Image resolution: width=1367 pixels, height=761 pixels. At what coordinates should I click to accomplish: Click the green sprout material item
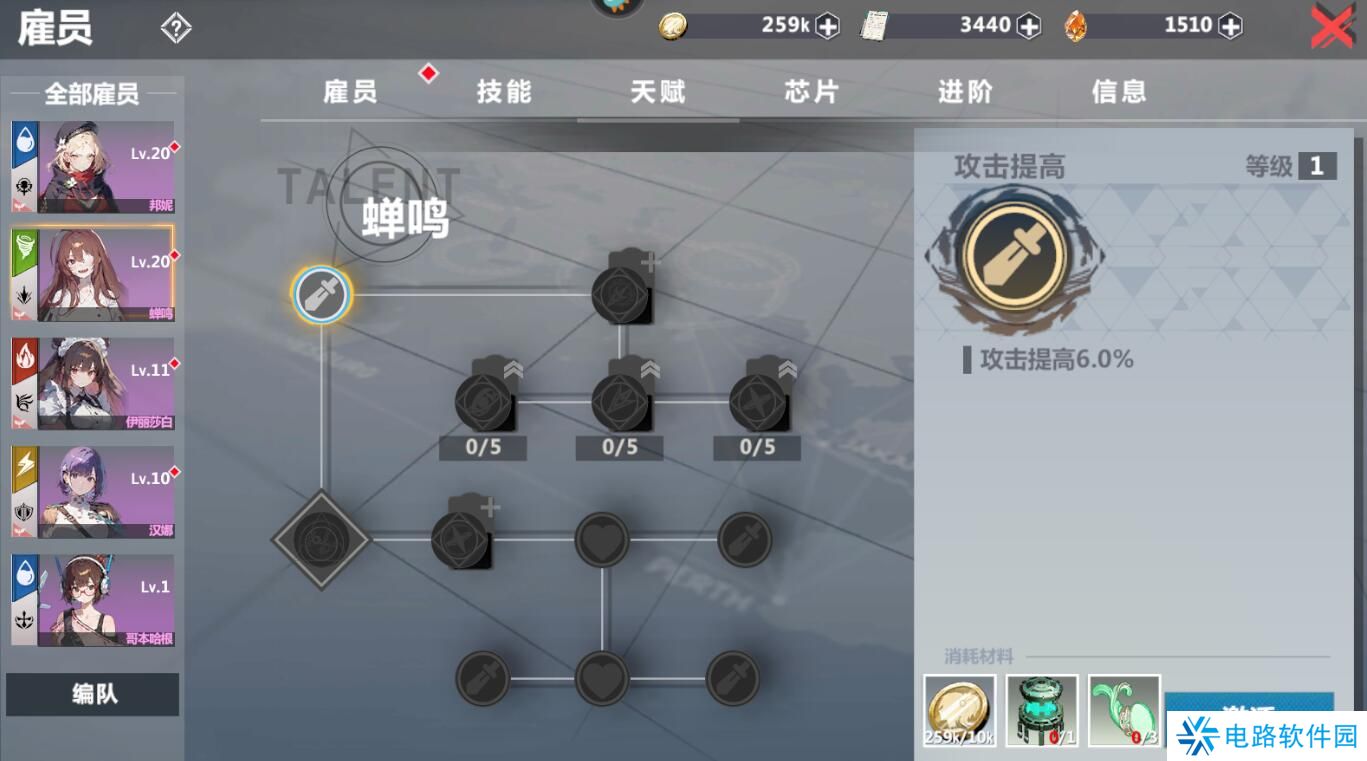[x=1124, y=710]
